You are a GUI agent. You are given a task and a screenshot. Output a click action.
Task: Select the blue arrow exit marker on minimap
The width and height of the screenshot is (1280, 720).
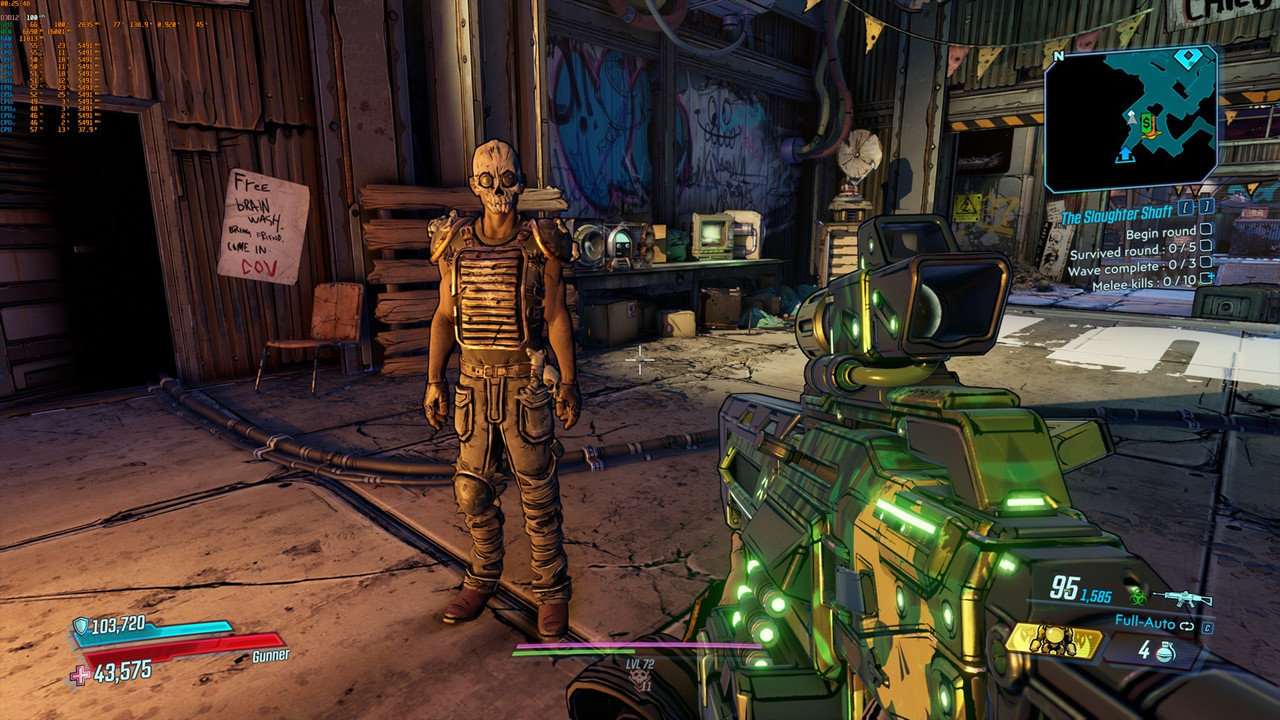pyautogui.click(x=1125, y=153)
